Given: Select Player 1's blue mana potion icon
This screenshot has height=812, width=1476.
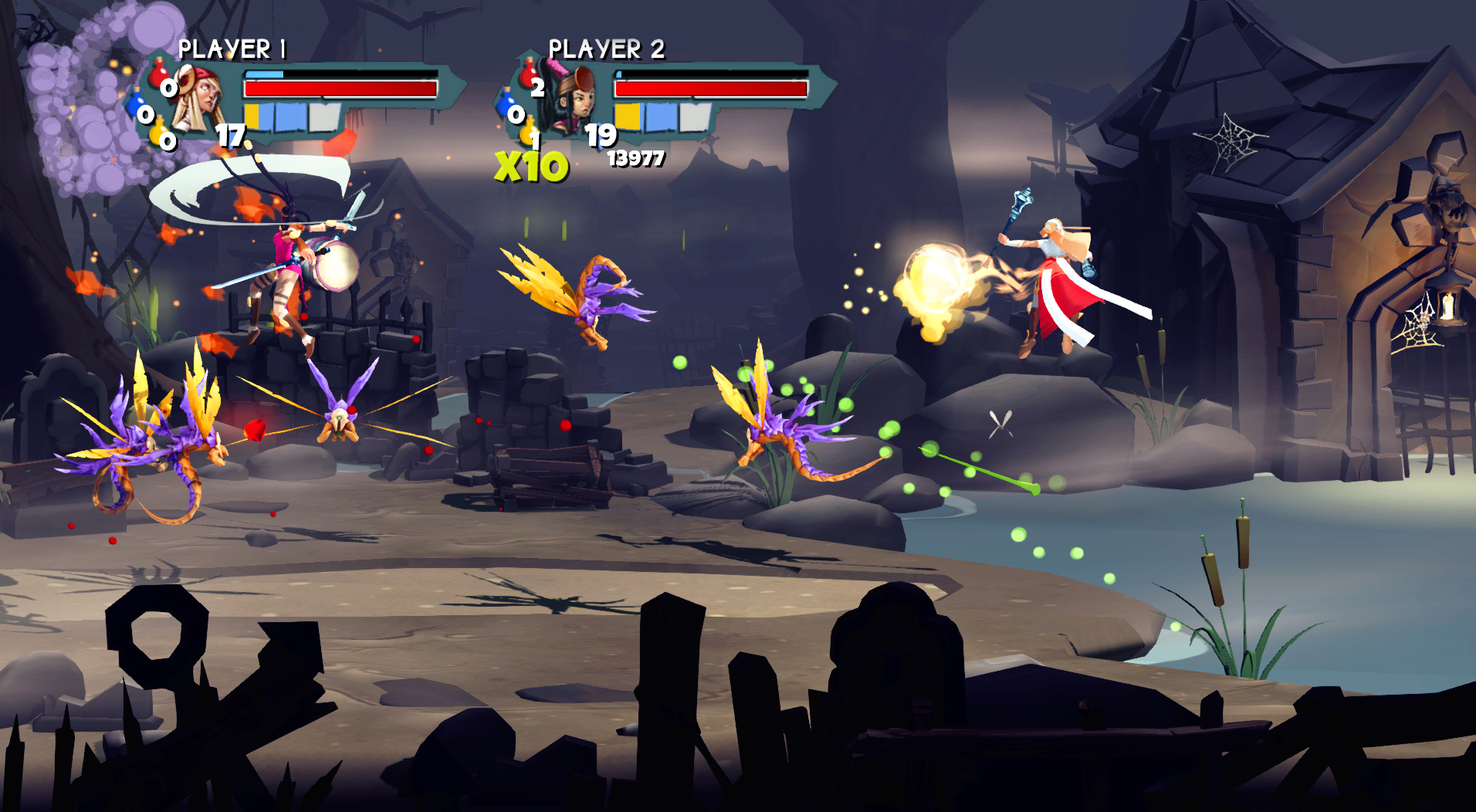Looking at the screenshot, I should 138,103.
